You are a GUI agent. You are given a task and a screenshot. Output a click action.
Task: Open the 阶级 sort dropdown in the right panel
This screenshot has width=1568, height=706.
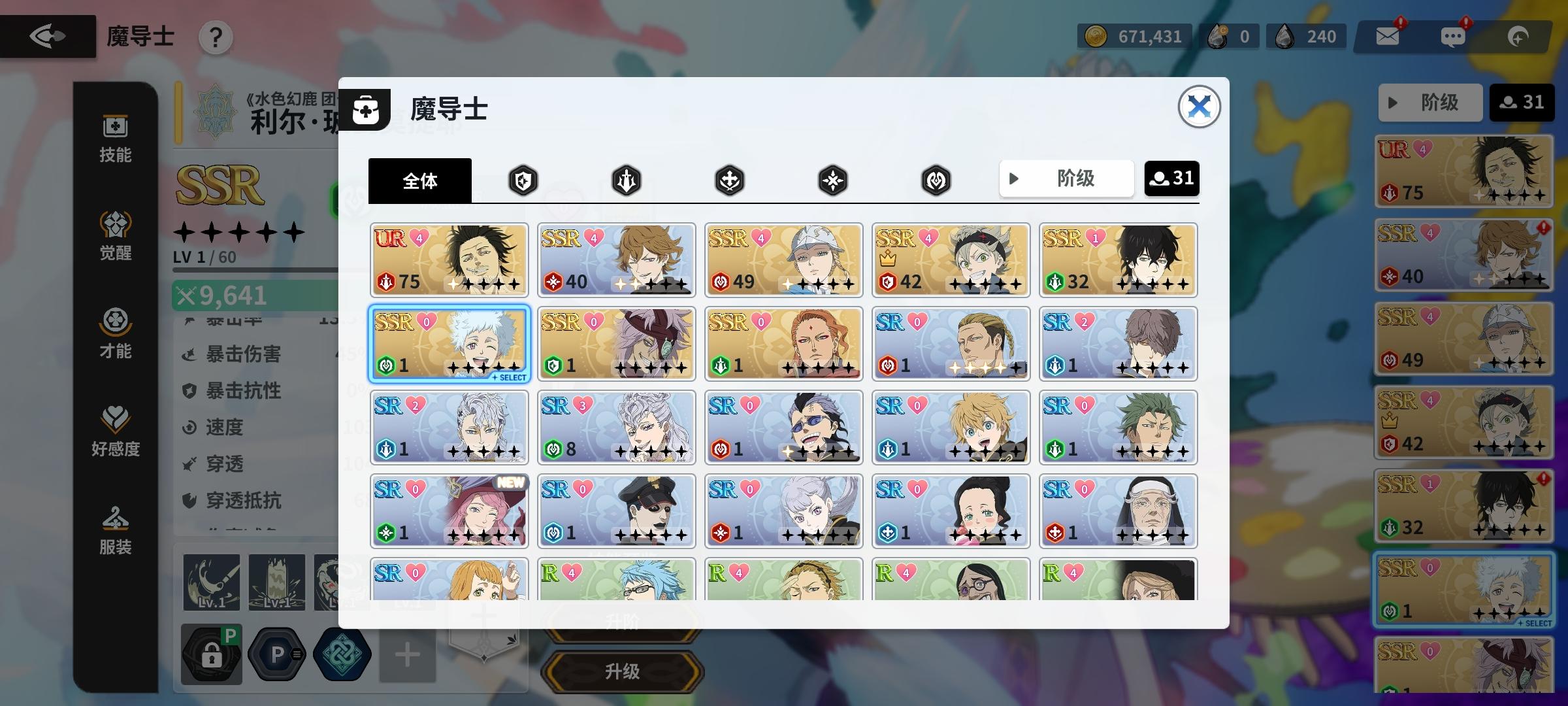(x=1430, y=103)
